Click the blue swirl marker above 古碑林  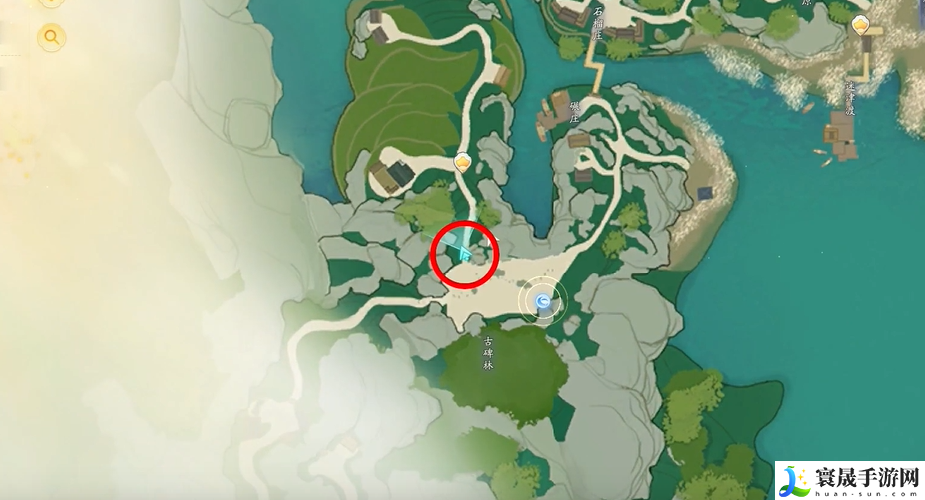coord(543,300)
